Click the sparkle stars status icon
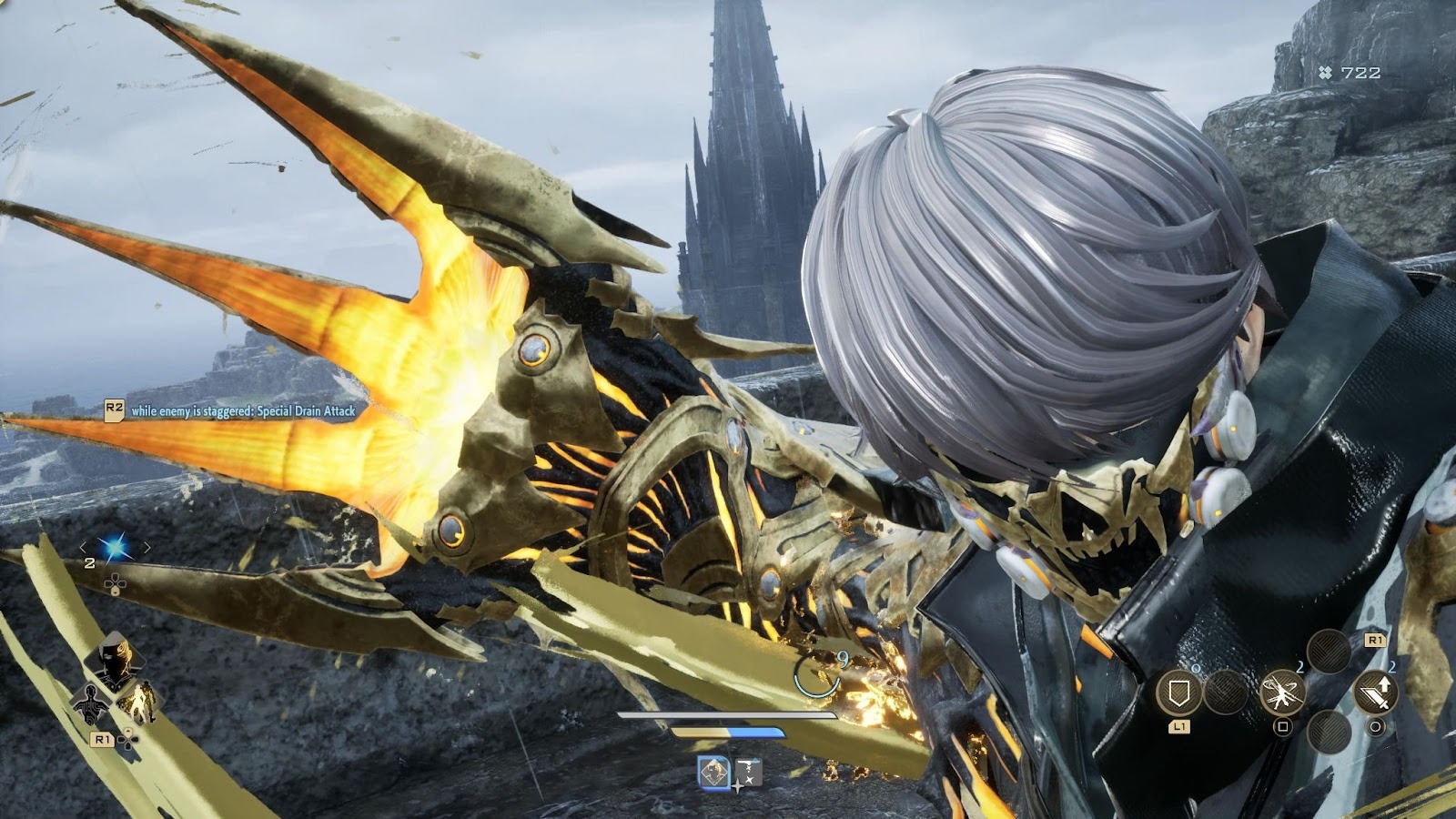 748,773
